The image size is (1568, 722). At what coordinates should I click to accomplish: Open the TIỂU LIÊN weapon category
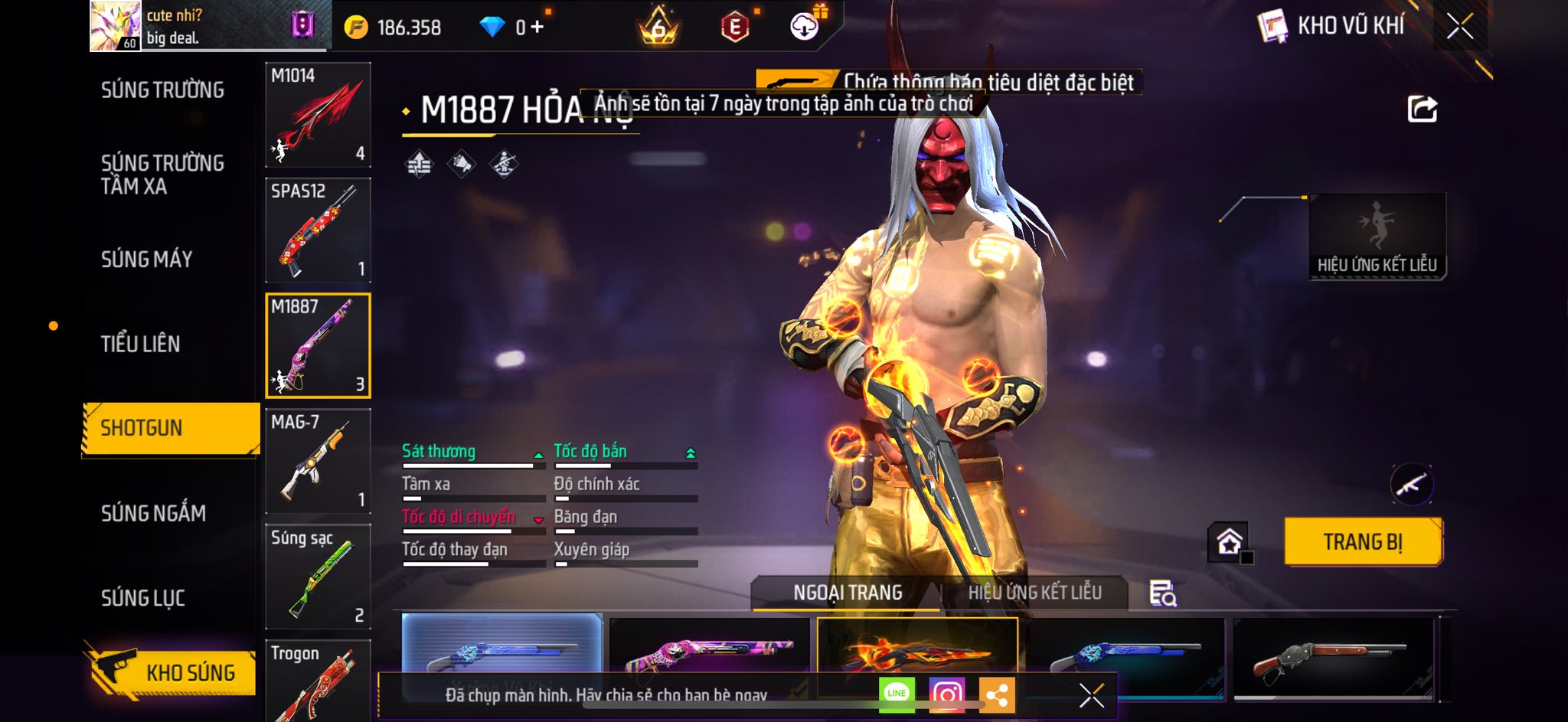click(x=140, y=344)
